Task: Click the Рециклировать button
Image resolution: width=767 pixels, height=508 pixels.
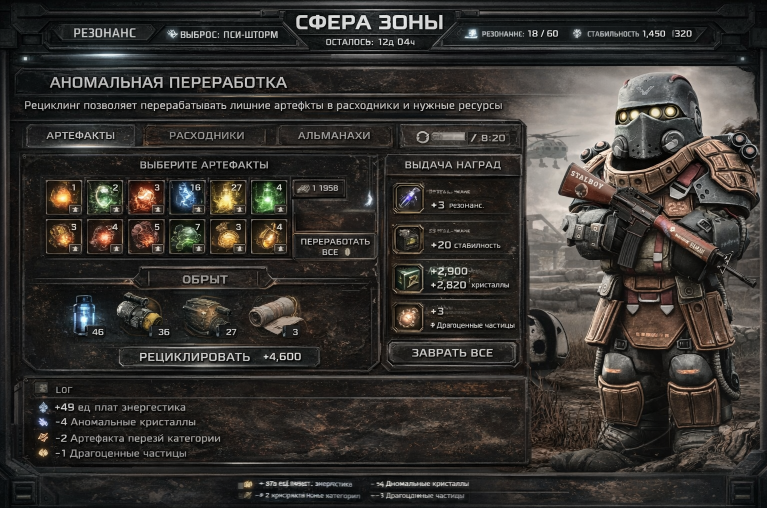Action: (218, 356)
